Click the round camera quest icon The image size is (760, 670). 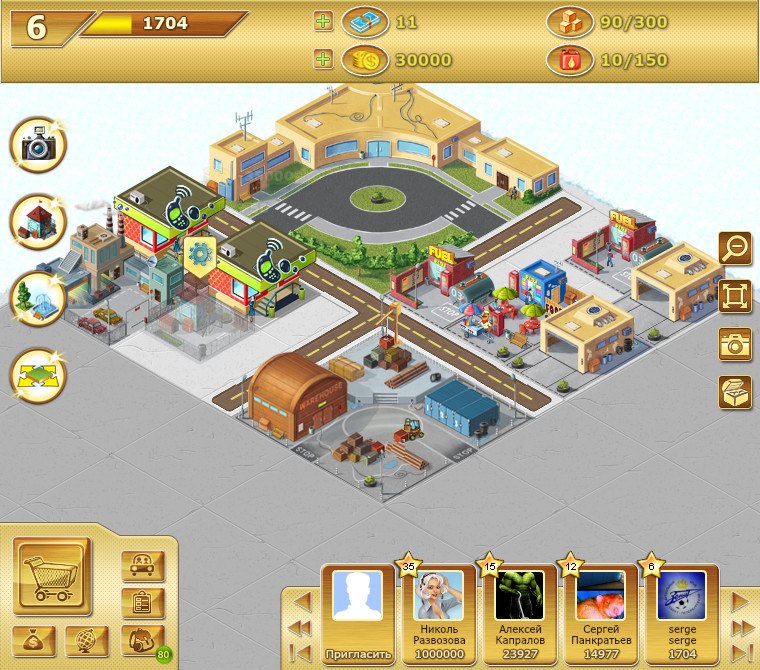(x=38, y=146)
